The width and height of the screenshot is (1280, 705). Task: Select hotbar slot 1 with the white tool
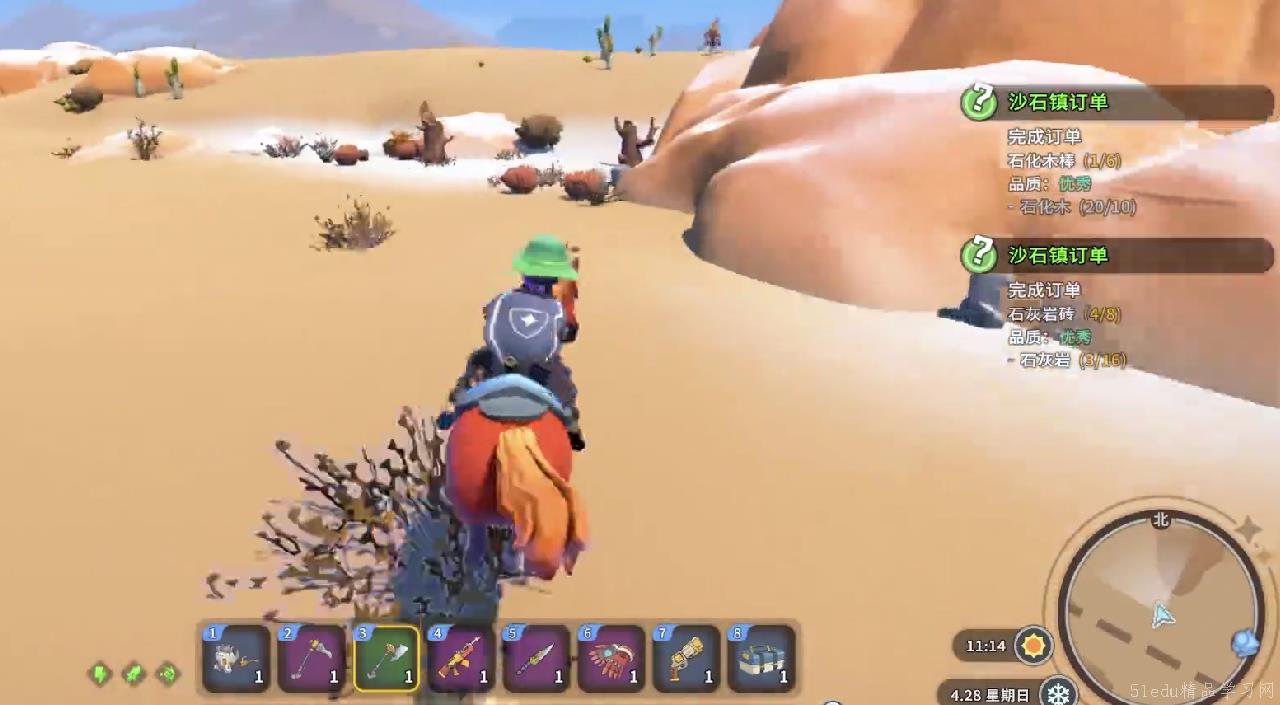point(236,658)
